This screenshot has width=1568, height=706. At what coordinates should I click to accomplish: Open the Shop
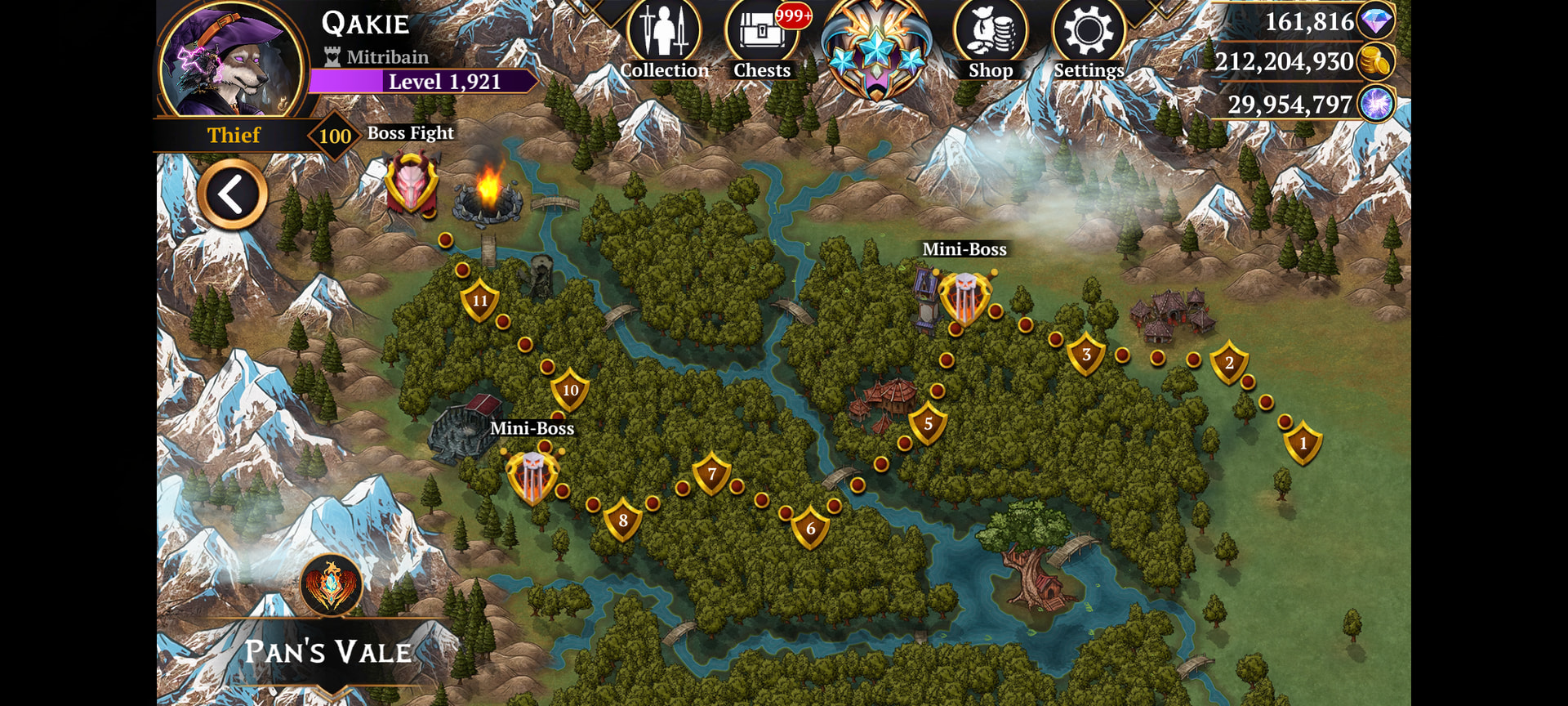[x=990, y=39]
